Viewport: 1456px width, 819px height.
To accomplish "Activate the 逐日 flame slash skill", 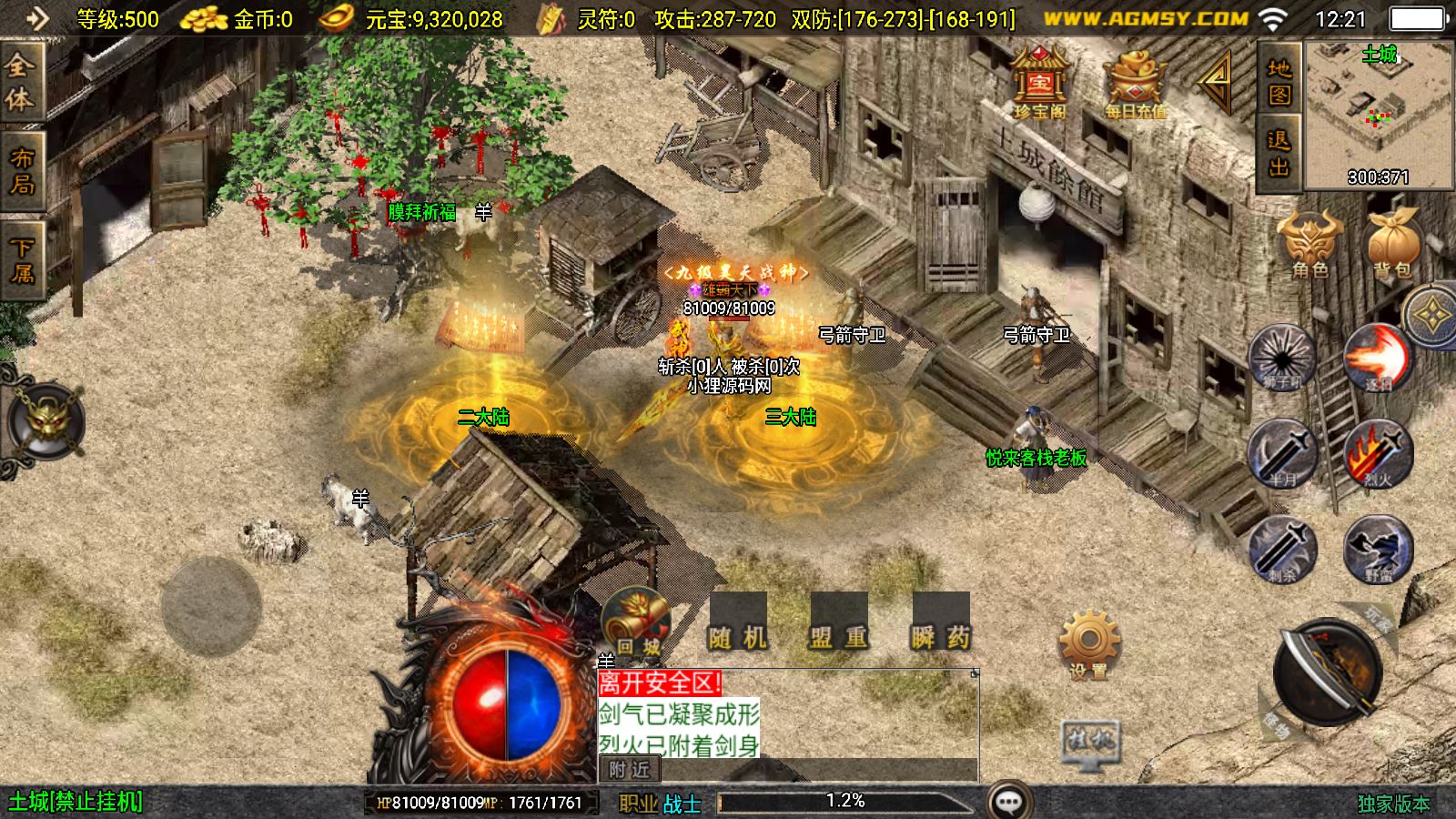I will click(1378, 358).
